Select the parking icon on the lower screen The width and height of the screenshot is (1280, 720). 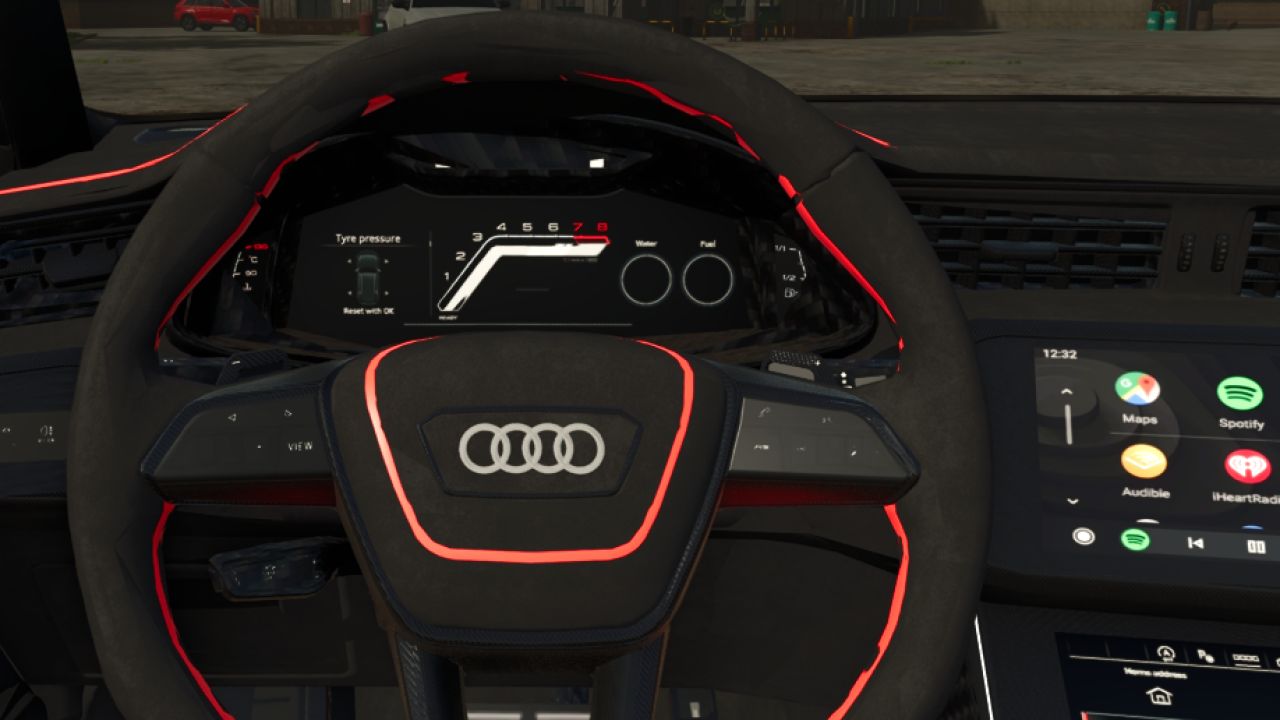pos(1206,657)
